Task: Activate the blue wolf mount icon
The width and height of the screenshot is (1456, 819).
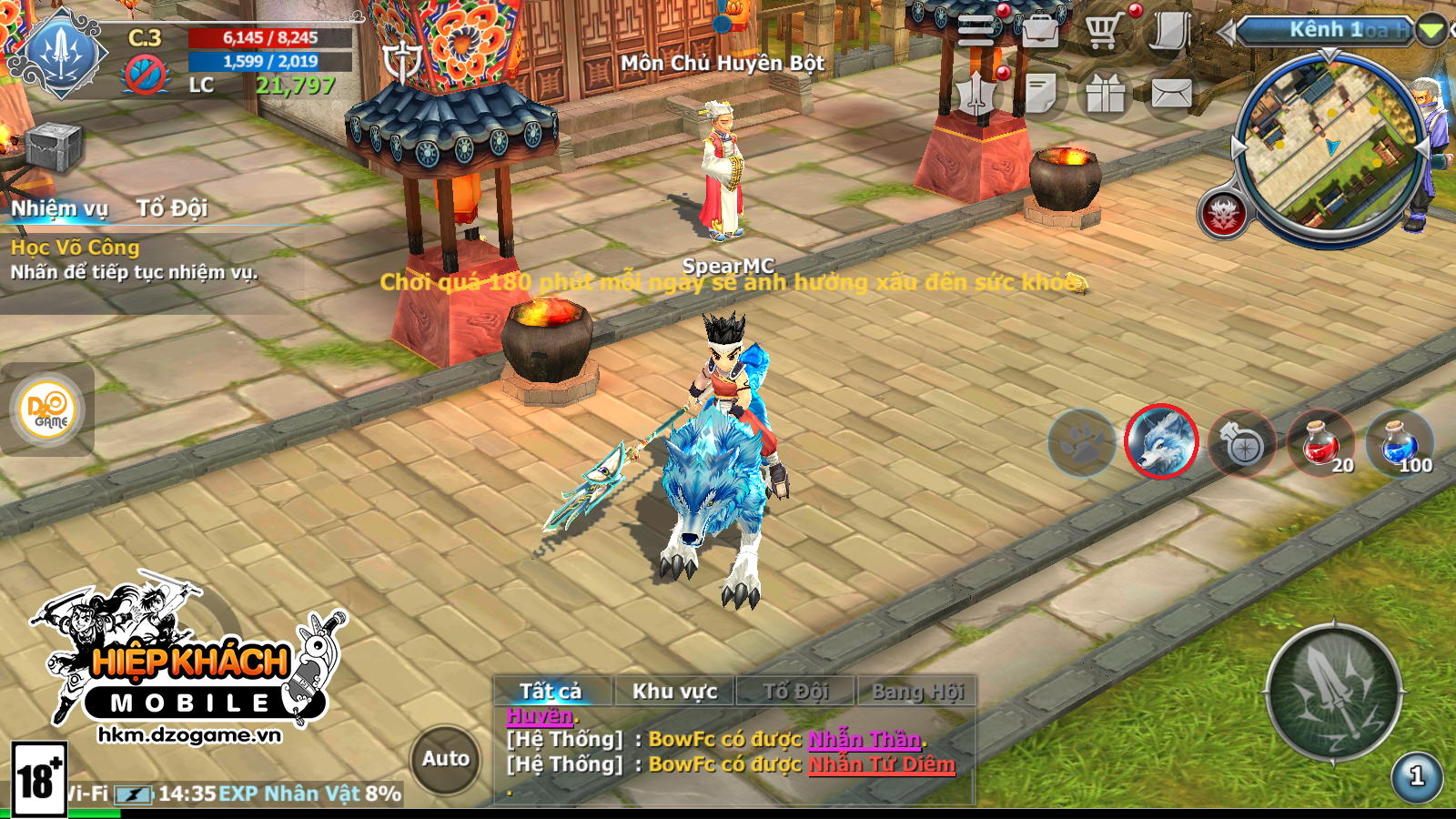Action: pos(1161,441)
